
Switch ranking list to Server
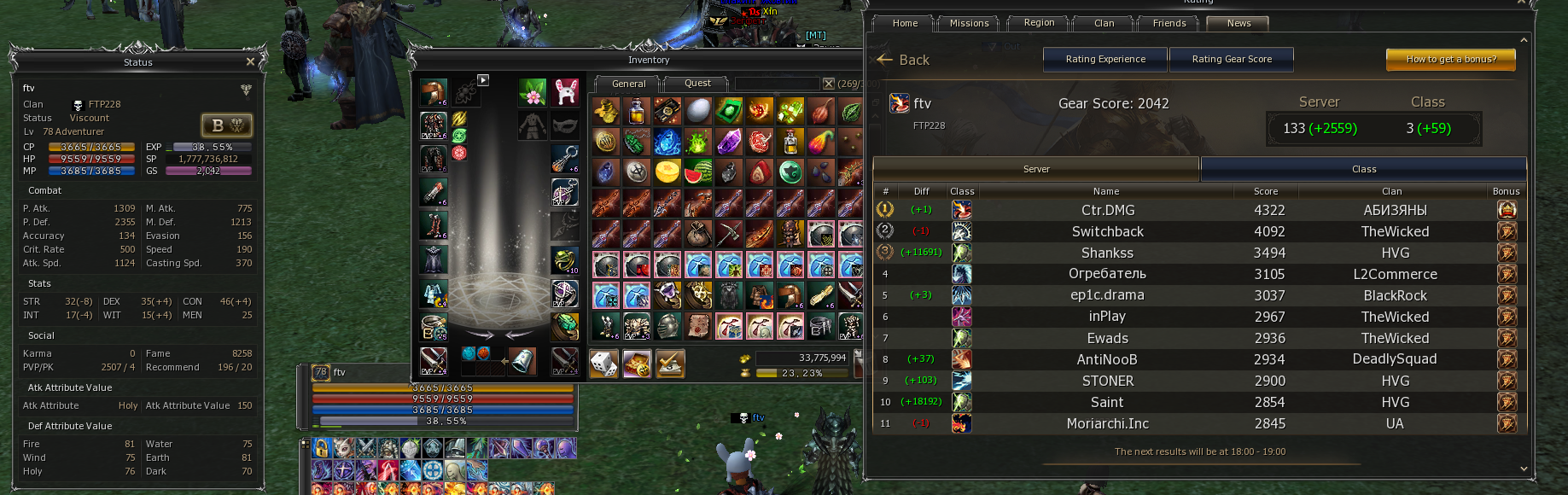[1036, 169]
